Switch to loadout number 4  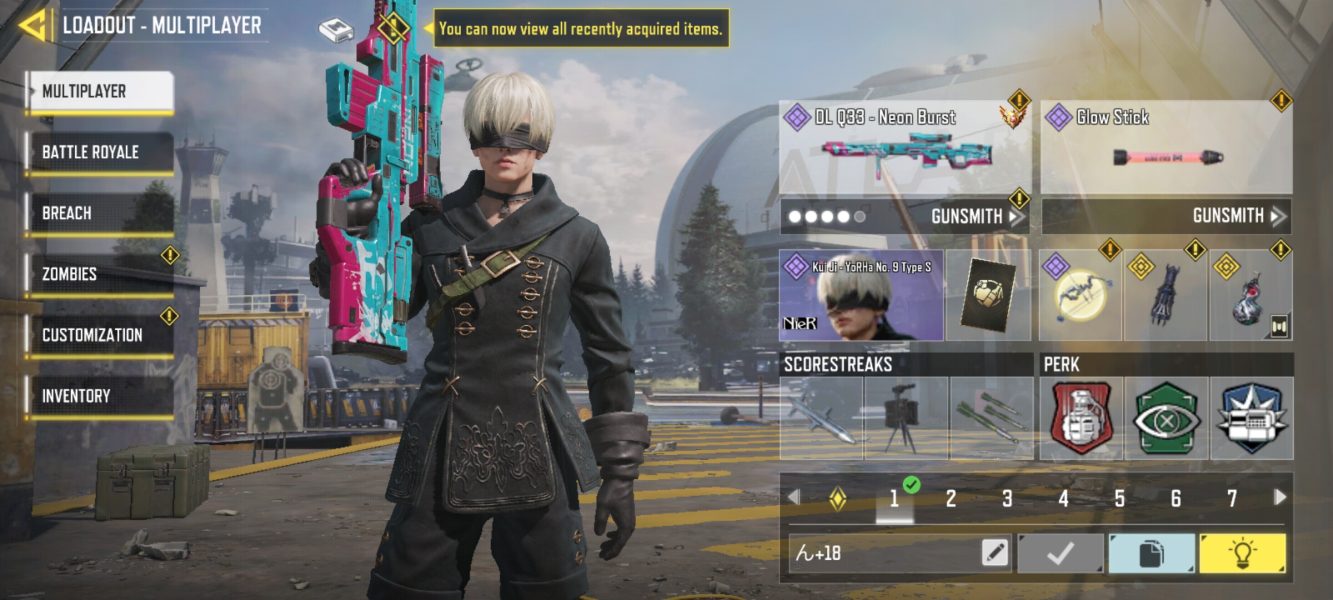pos(1063,498)
